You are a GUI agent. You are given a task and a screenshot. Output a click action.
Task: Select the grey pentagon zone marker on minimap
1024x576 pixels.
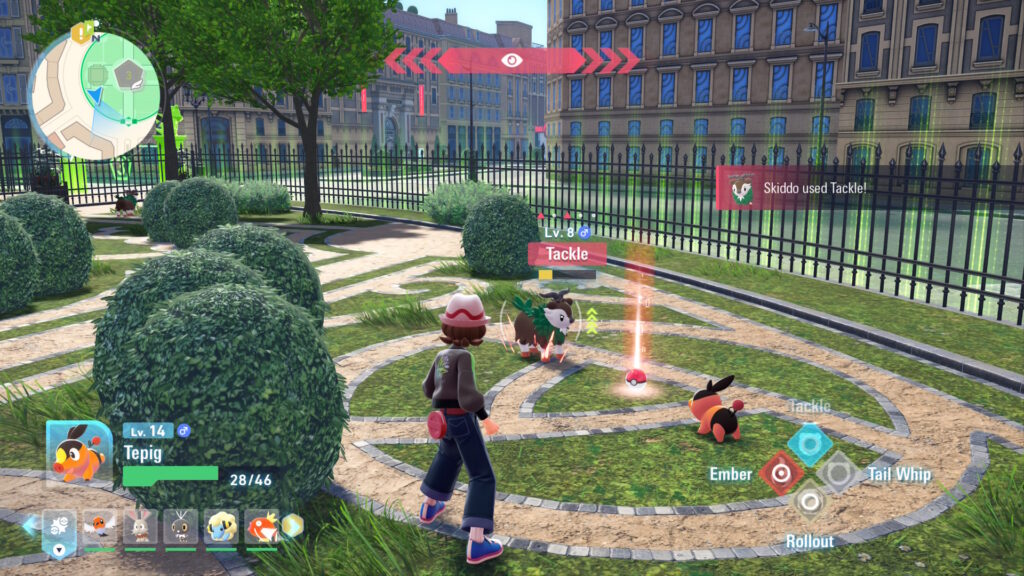pyautogui.click(x=127, y=75)
